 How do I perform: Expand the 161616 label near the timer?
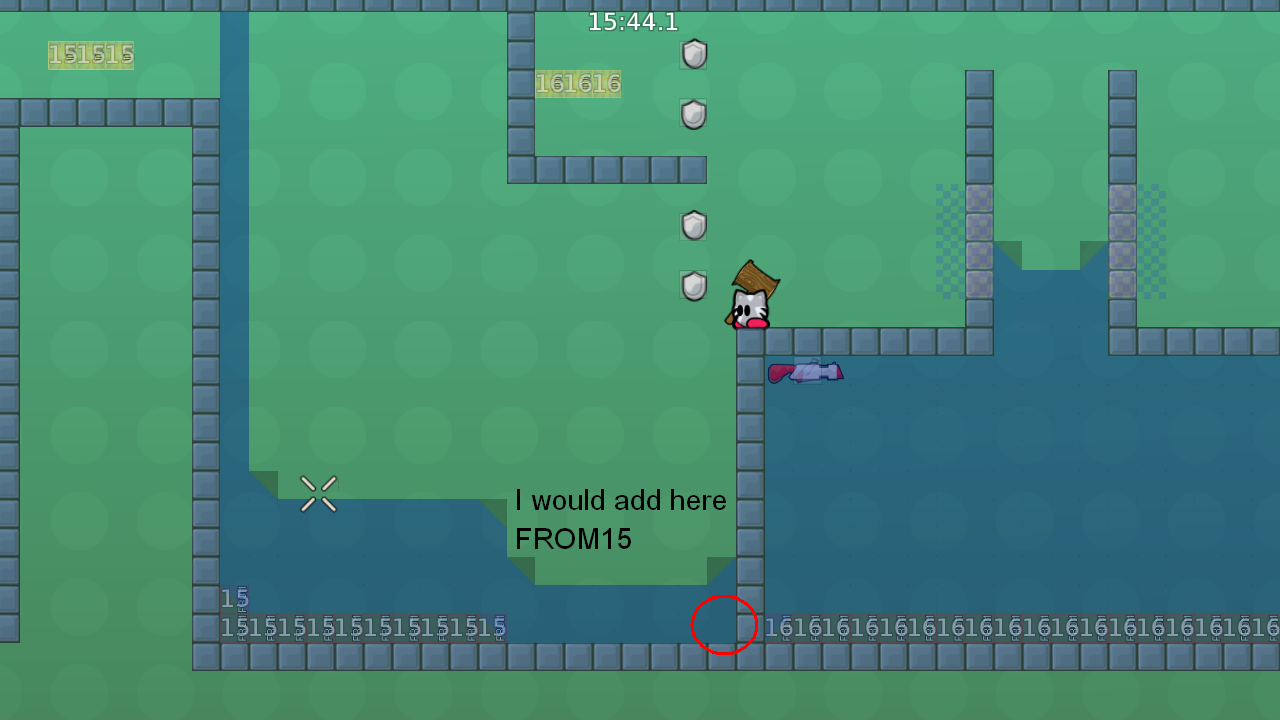tap(577, 84)
